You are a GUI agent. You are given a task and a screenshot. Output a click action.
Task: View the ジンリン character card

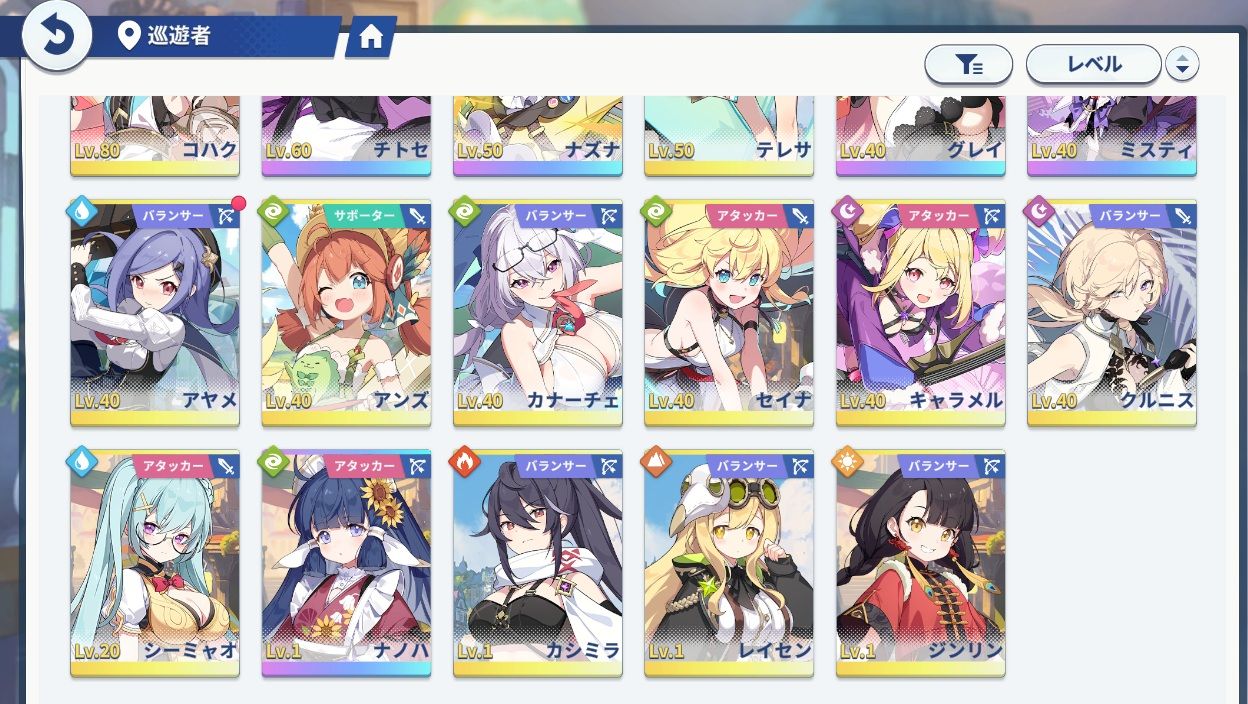point(920,562)
